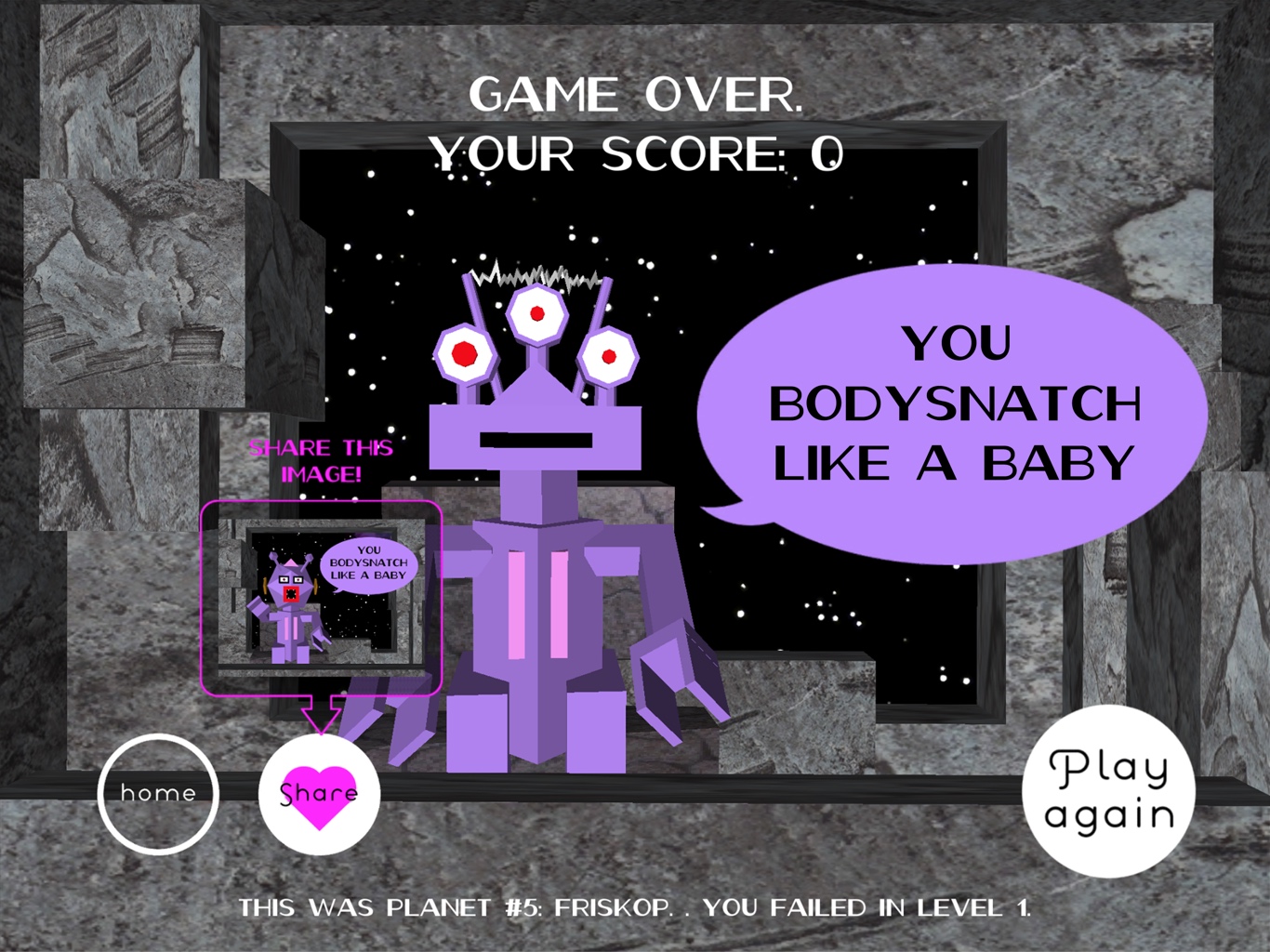The image size is (1270, 952).
Task: Click the YOUR SCORE: 0 text
Action: click(x=639, y=154)
